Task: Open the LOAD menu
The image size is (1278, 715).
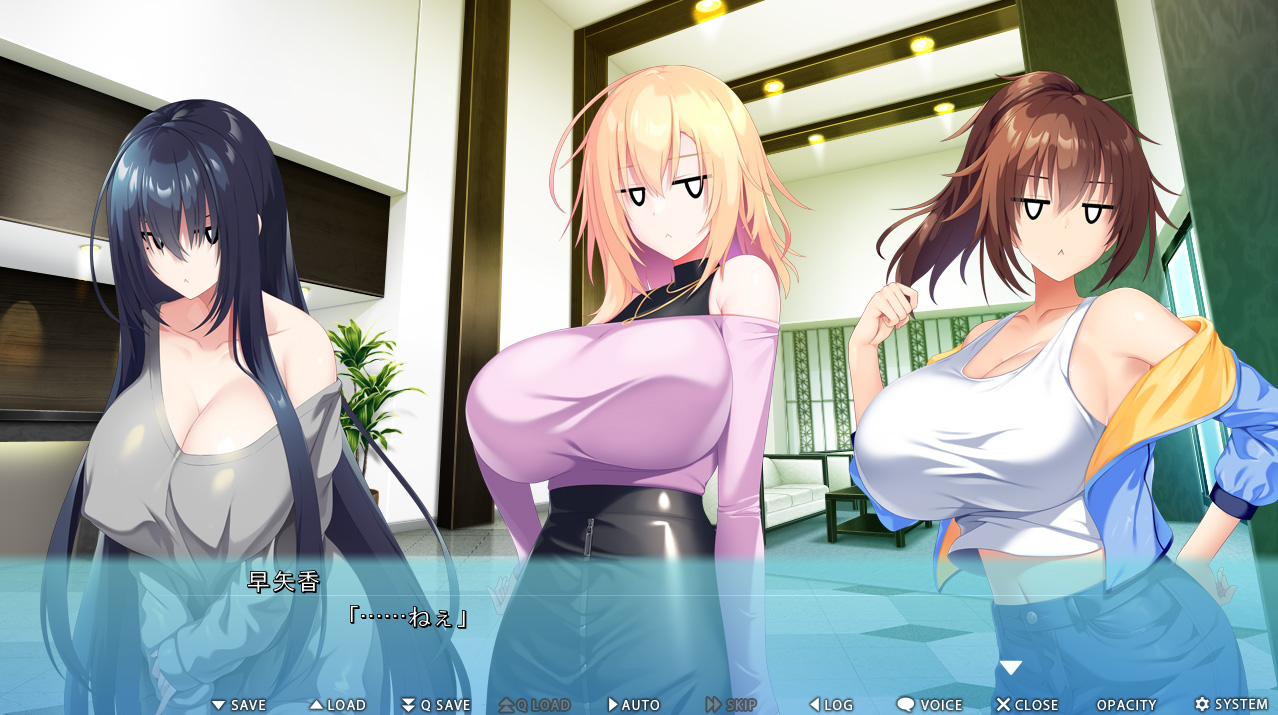Action: (x=337, y=705)
